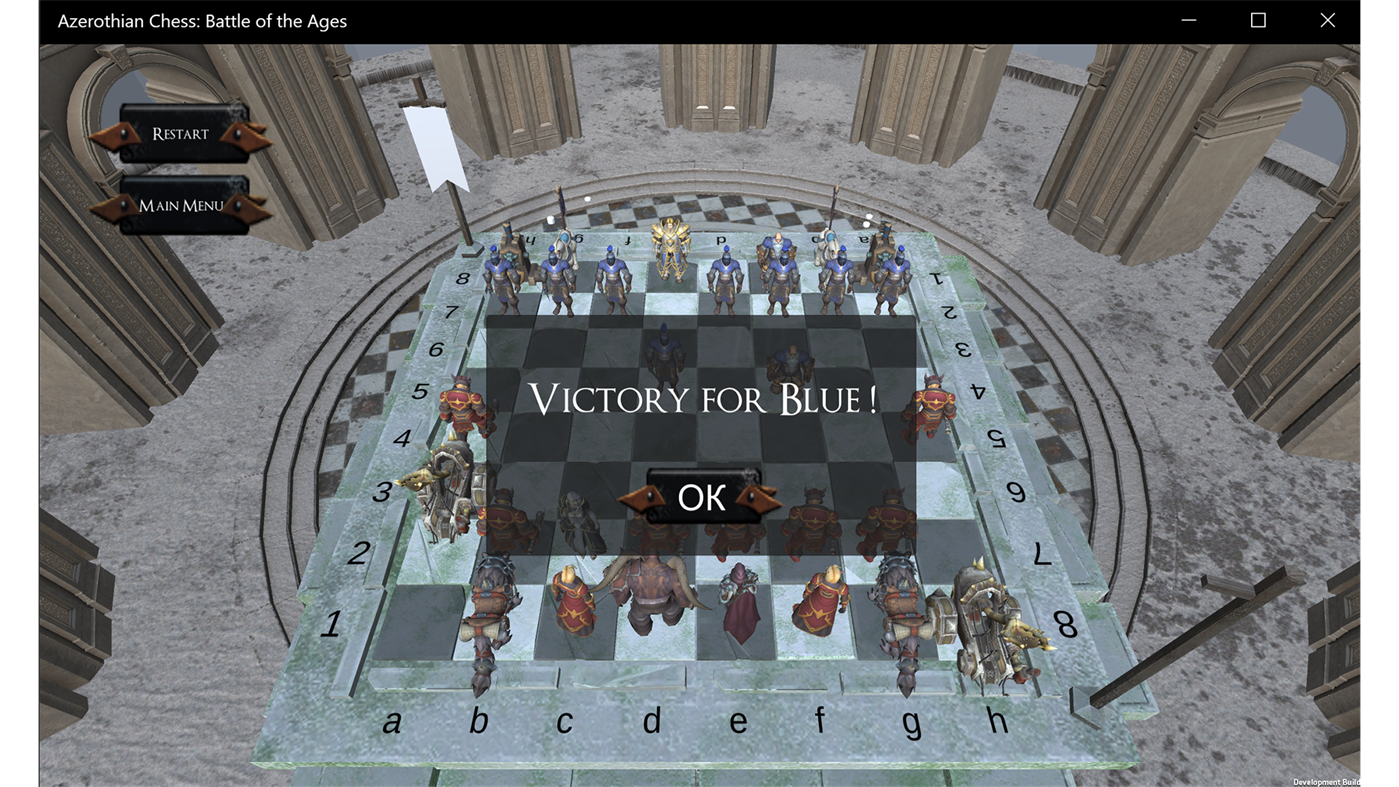Open the Main Menu

(181, 205)
